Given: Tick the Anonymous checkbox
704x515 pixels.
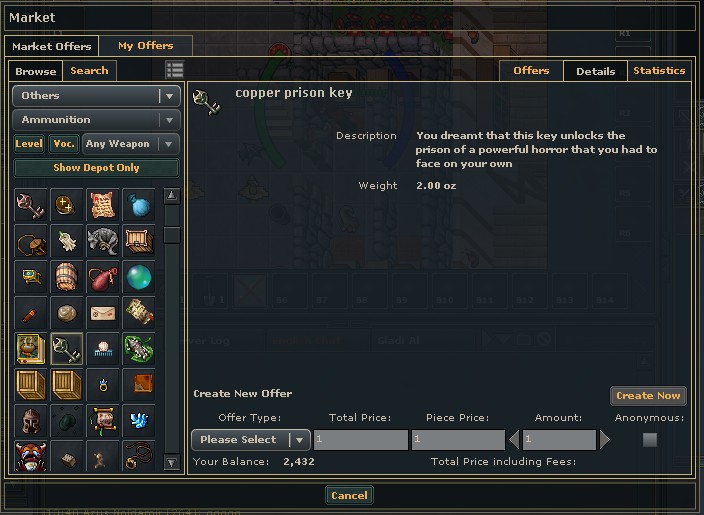Looking at the screenshot, I should click(650, 440).
